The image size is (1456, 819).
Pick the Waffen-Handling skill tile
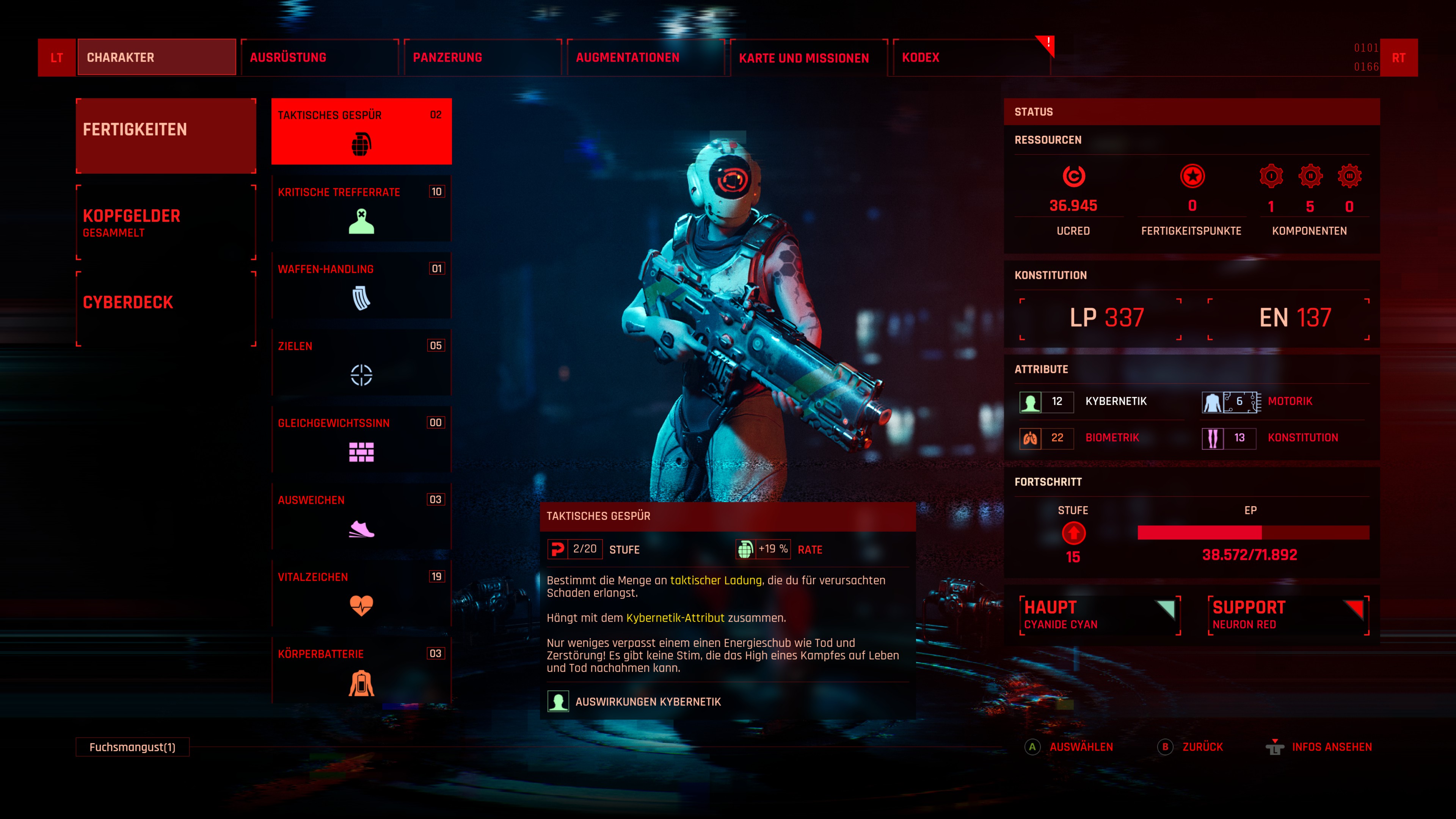pyautogui.click(x=361, y=286)
